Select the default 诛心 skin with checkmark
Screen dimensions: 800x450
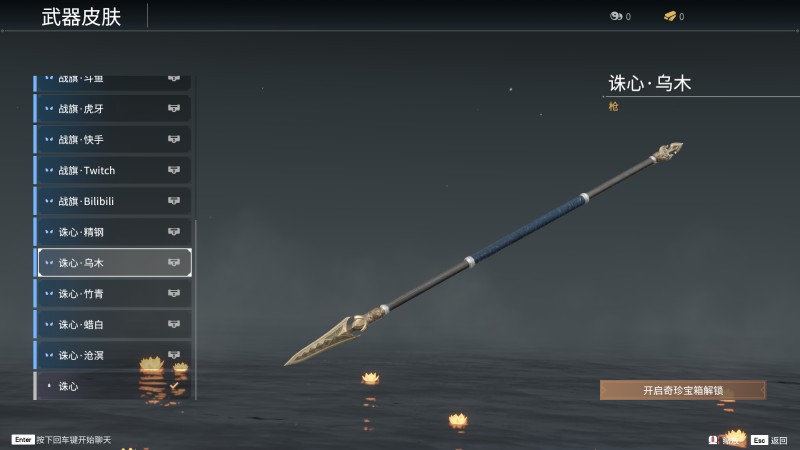(113, 386)
